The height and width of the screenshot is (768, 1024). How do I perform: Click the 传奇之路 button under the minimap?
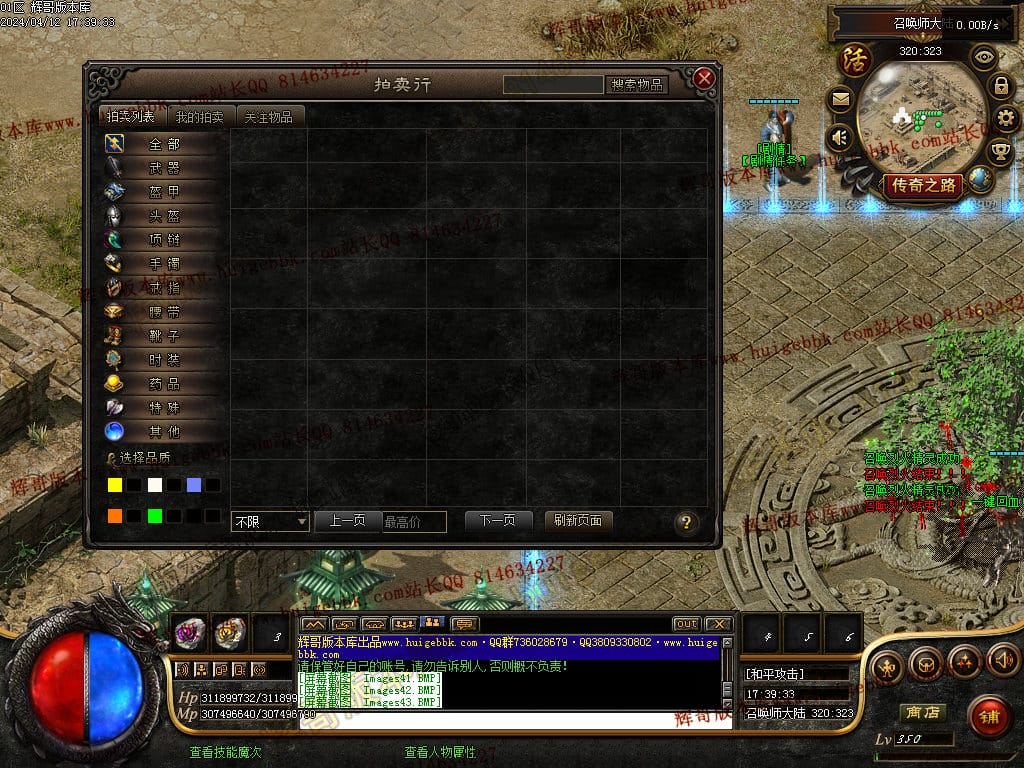[x=922, y=185]
